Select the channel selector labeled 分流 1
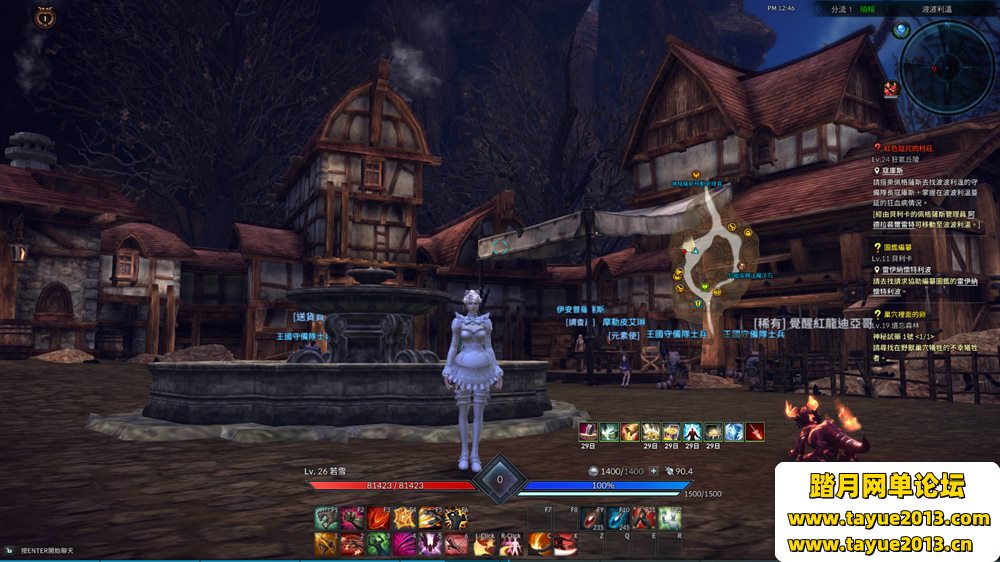This screenshot has height=562, width=1000. [841, 8]
